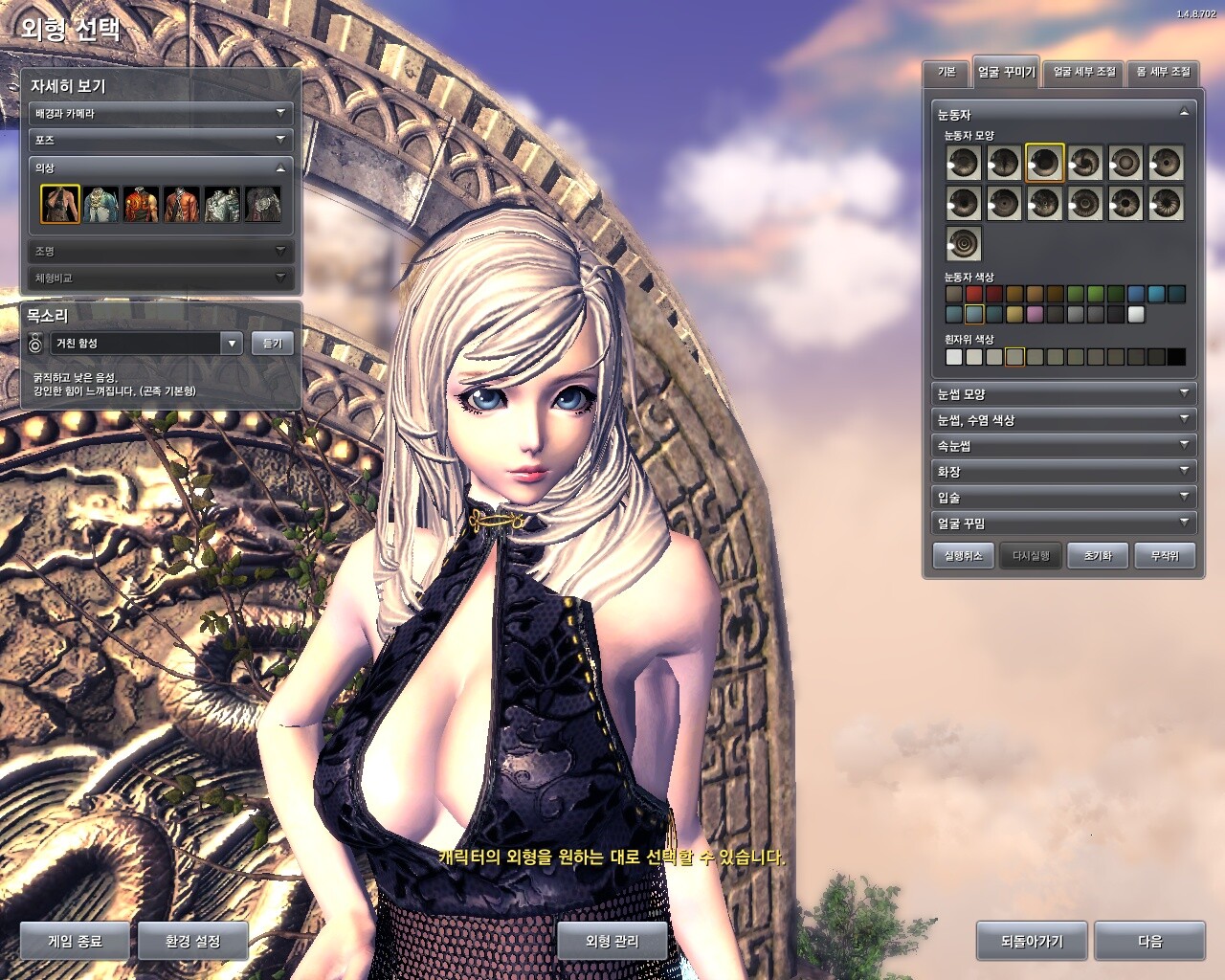Select the 몸 세부 조절 tab
Viewport: 1225px width, 980px height.
pos(1163,73)
